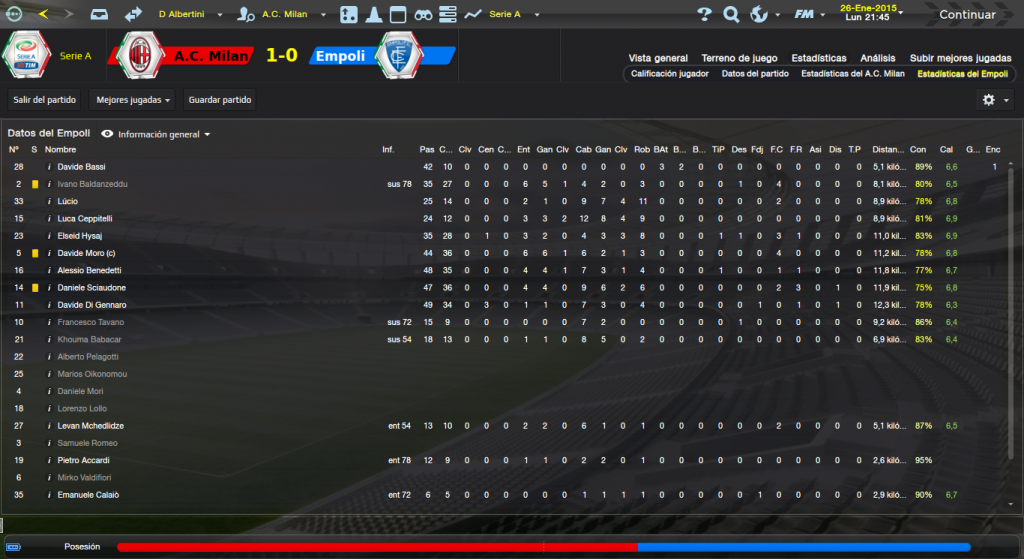Open the Mejores jugadas dropdown

pos(132,100)
